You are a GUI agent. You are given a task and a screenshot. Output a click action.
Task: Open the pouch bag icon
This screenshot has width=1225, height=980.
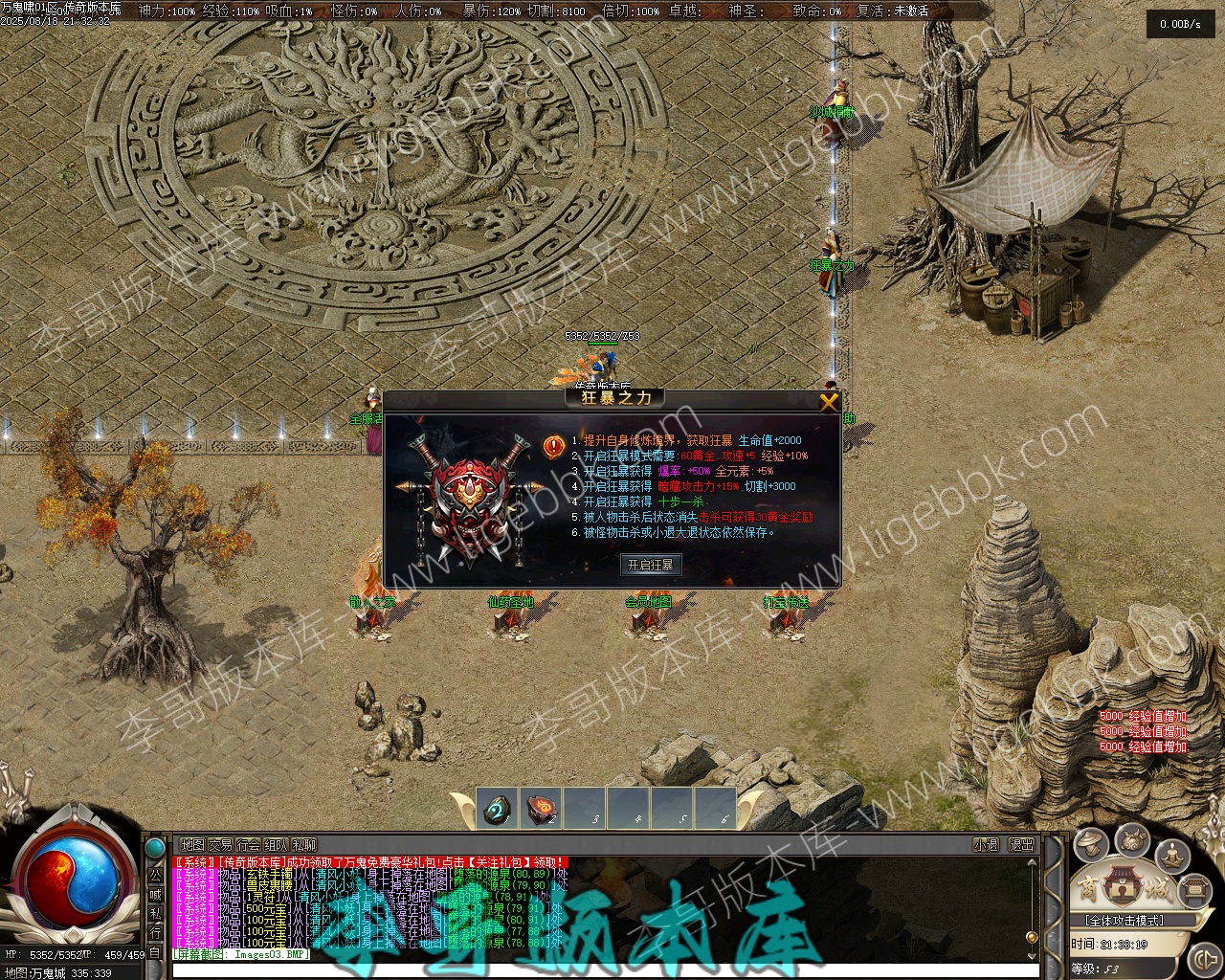click(x=1132, y=840)
